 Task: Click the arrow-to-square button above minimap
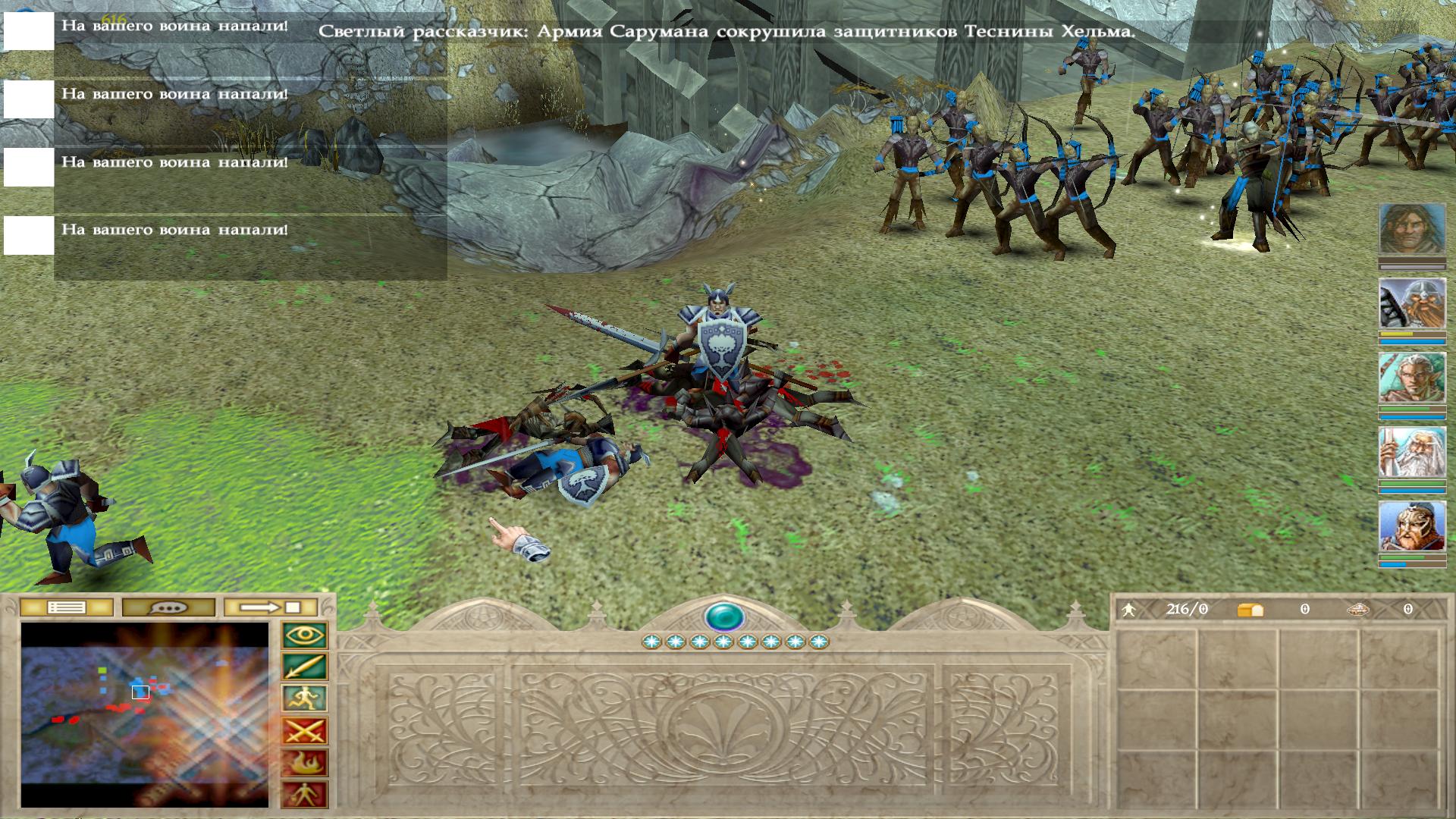click(x=270, y=607)
